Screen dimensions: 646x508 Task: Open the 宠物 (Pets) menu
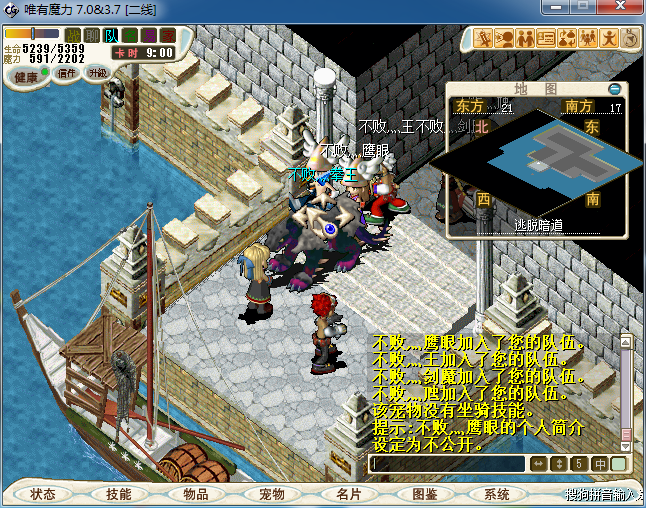(272, 494)
